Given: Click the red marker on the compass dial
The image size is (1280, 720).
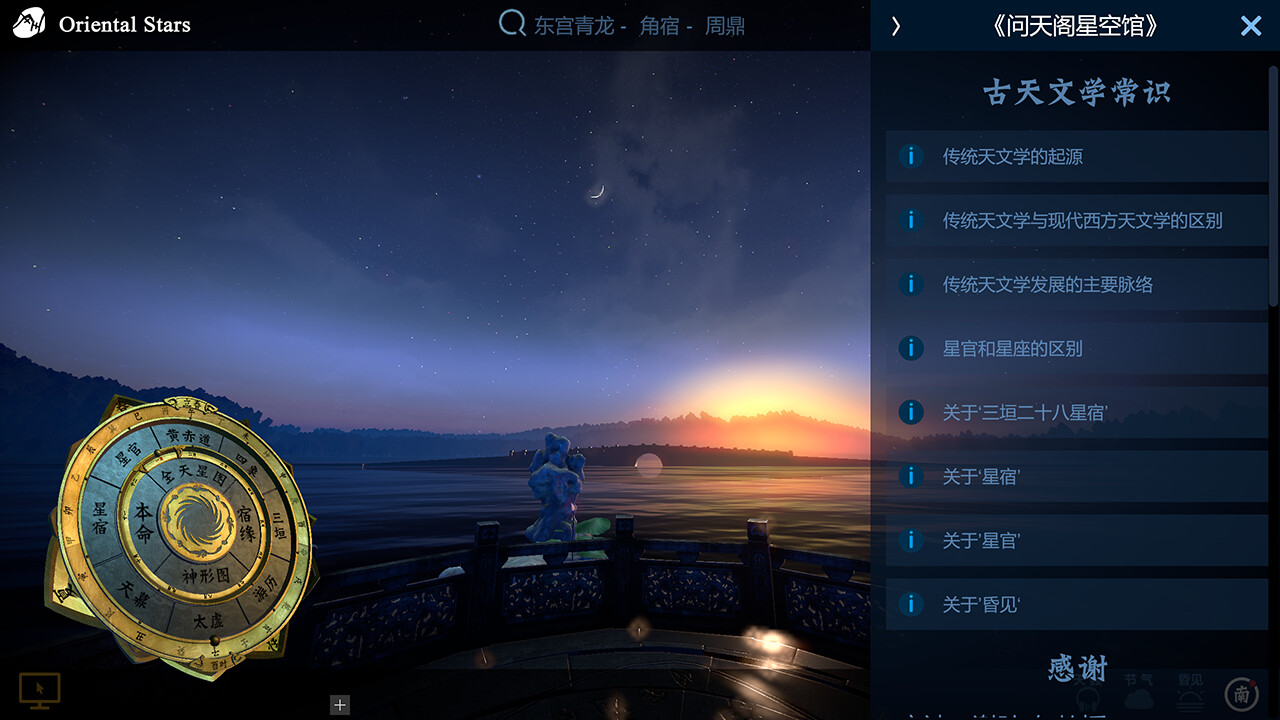Looking at the screenshot, I should pyautogui.click(x=1252, y=683).
